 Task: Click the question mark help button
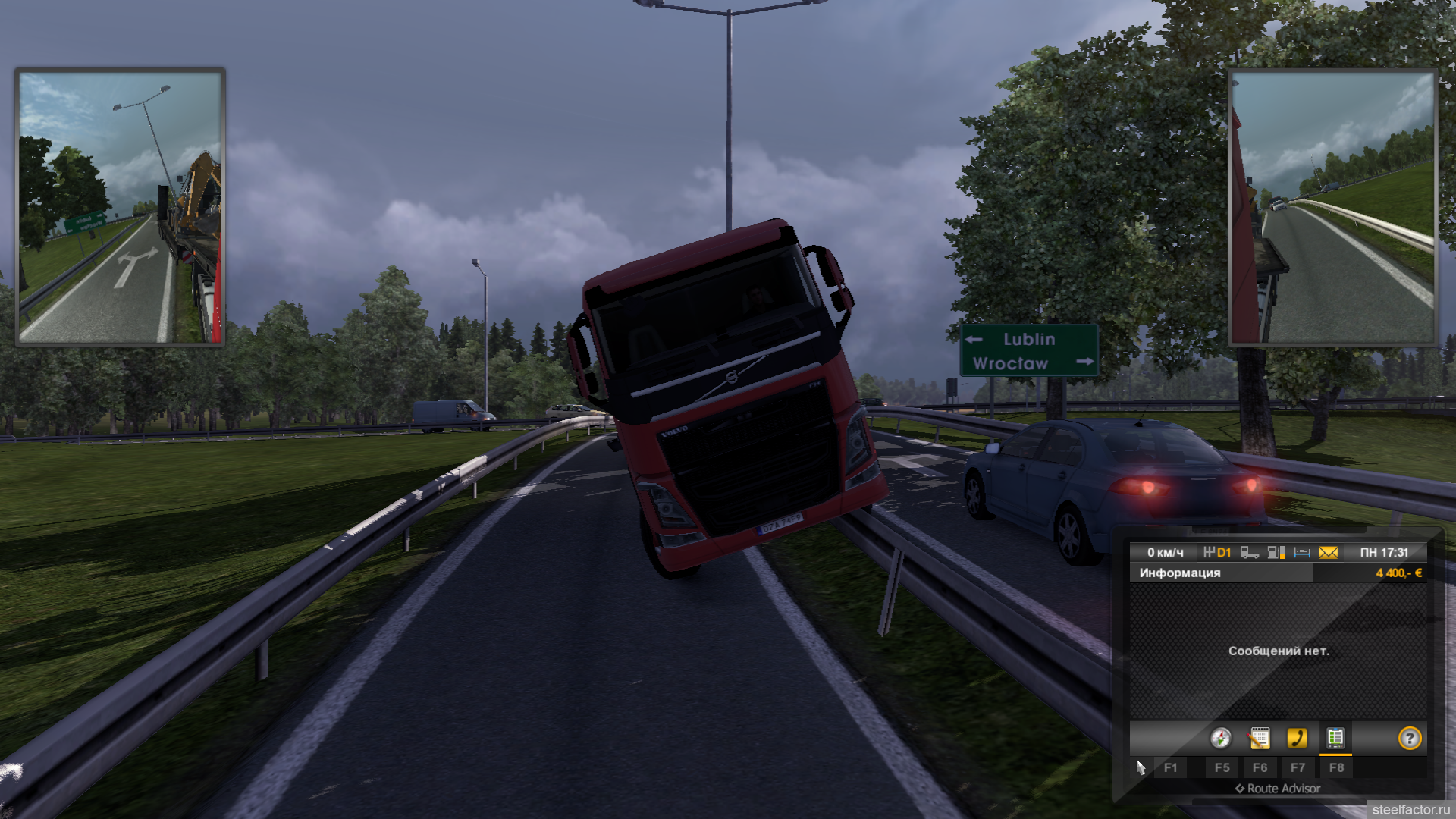coord(1410,738)
